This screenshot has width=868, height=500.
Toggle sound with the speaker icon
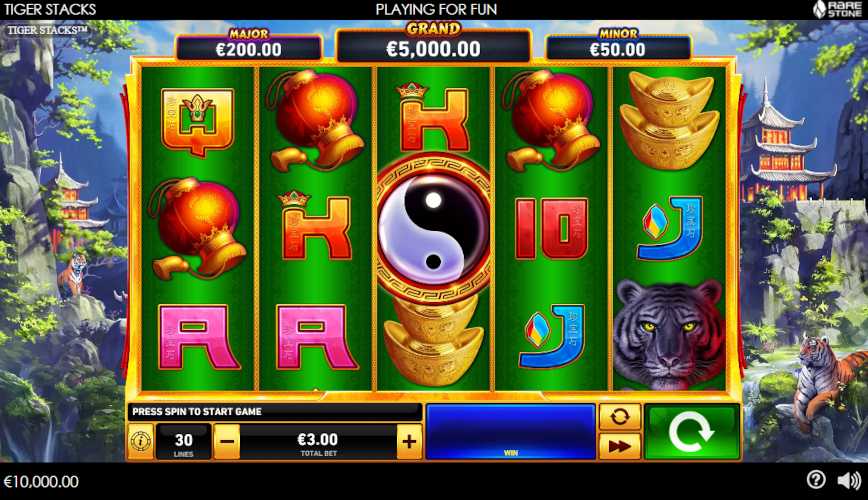pyautogui.click(x=848, y=480)
